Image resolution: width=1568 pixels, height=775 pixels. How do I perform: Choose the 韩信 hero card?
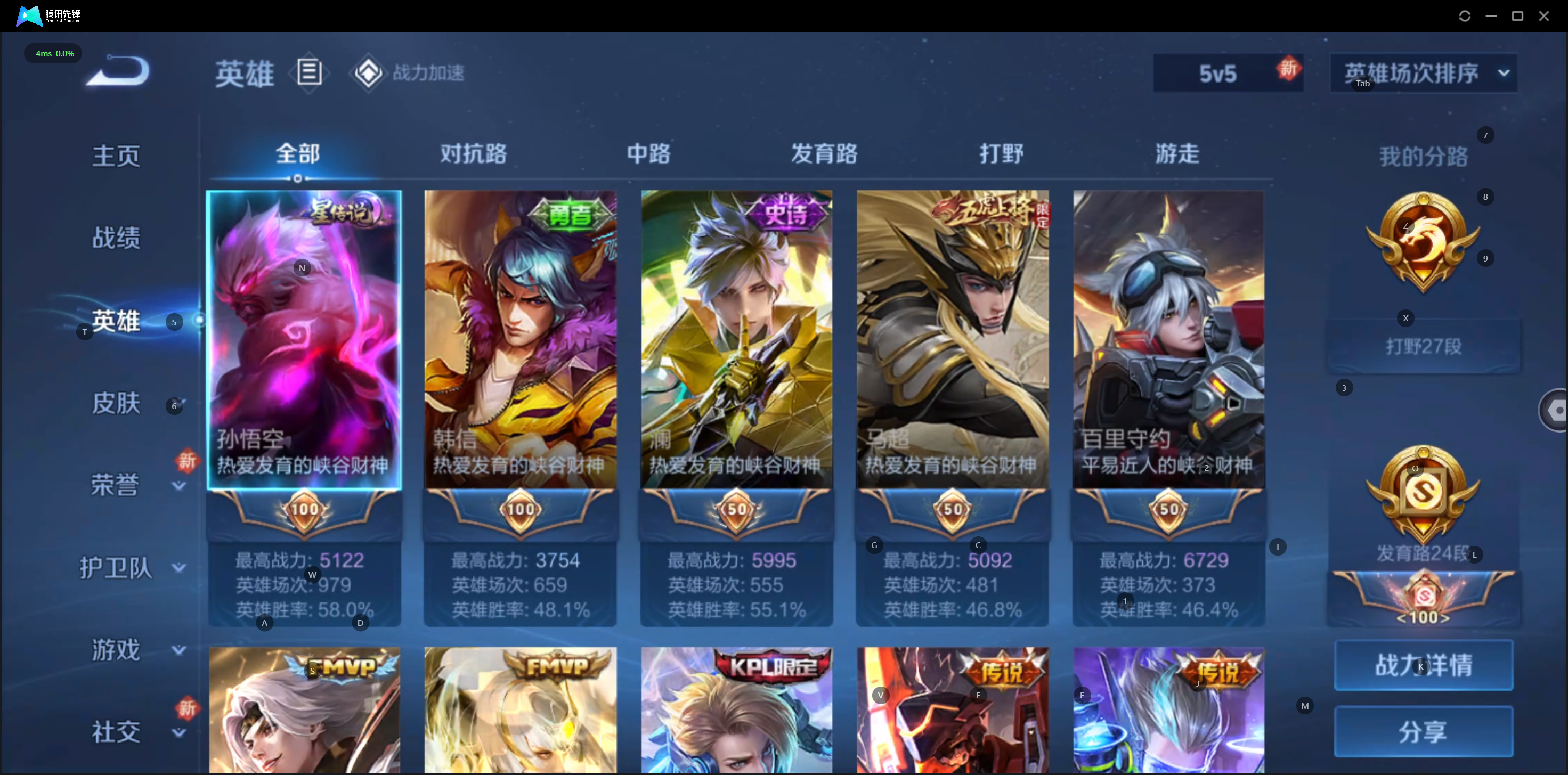[520, 341]
